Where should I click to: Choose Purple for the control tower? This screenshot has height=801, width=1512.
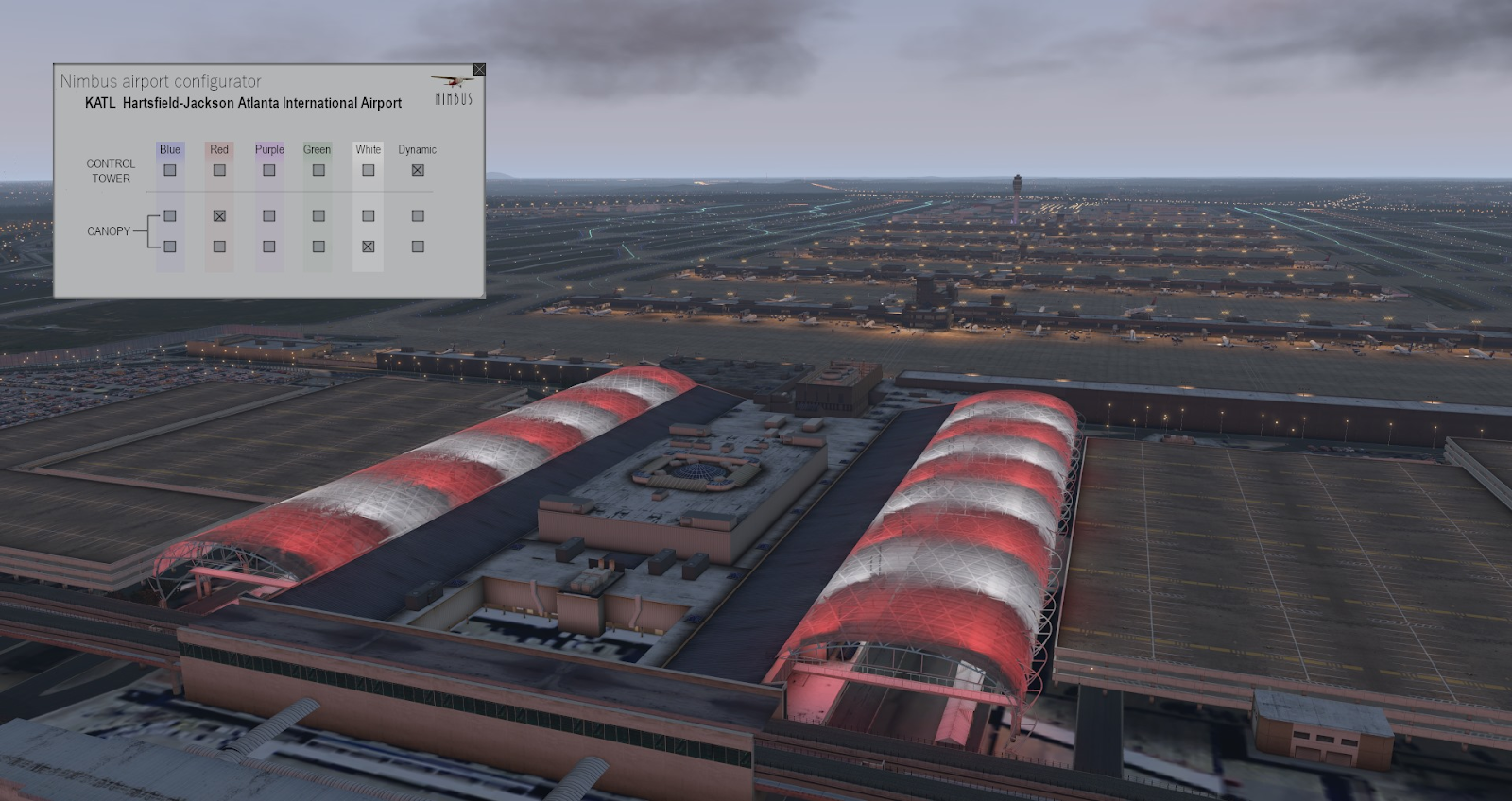pos(269,170)
